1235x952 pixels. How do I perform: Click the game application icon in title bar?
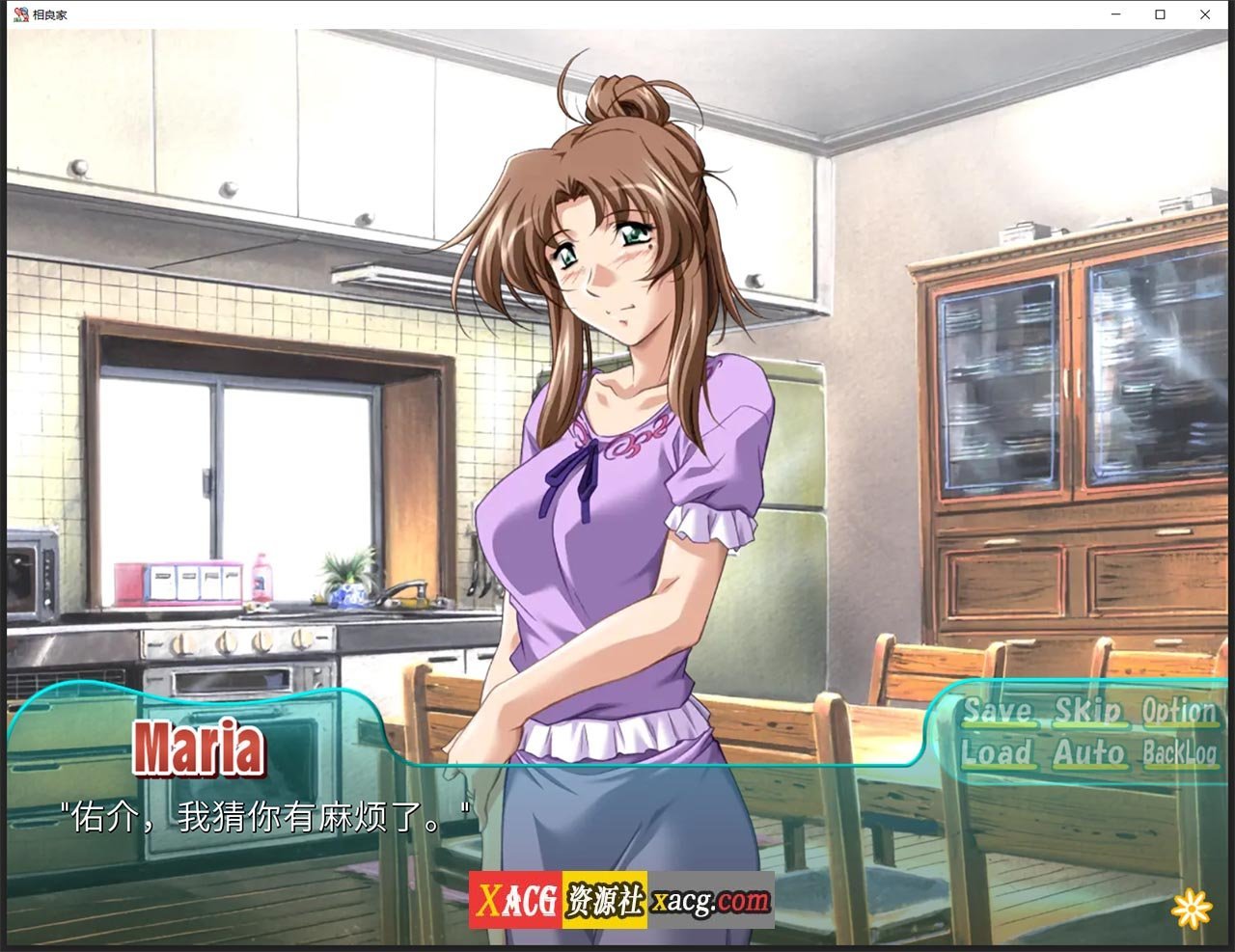21,14
